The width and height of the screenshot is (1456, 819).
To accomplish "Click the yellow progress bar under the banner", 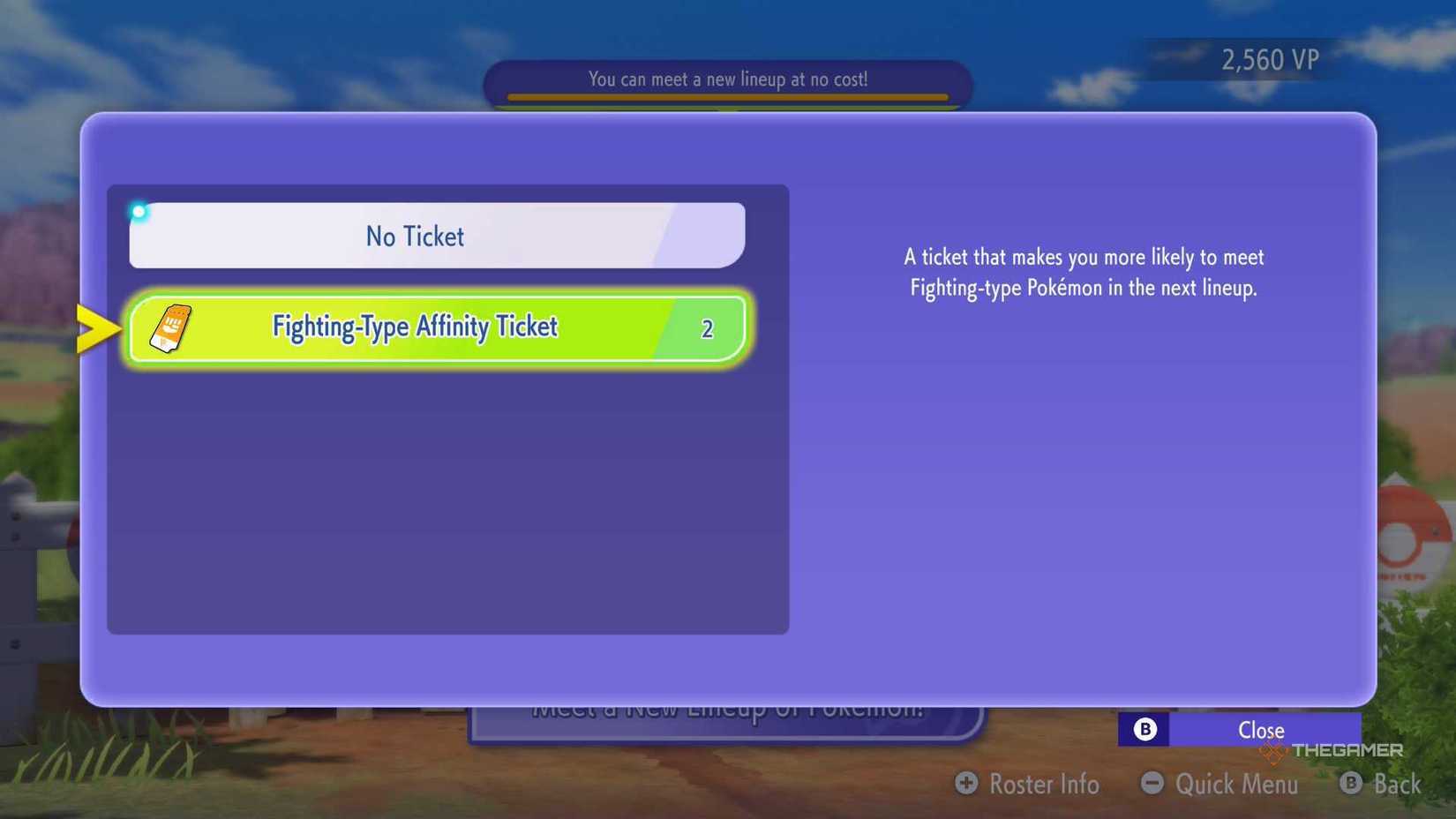I will 726,99.
